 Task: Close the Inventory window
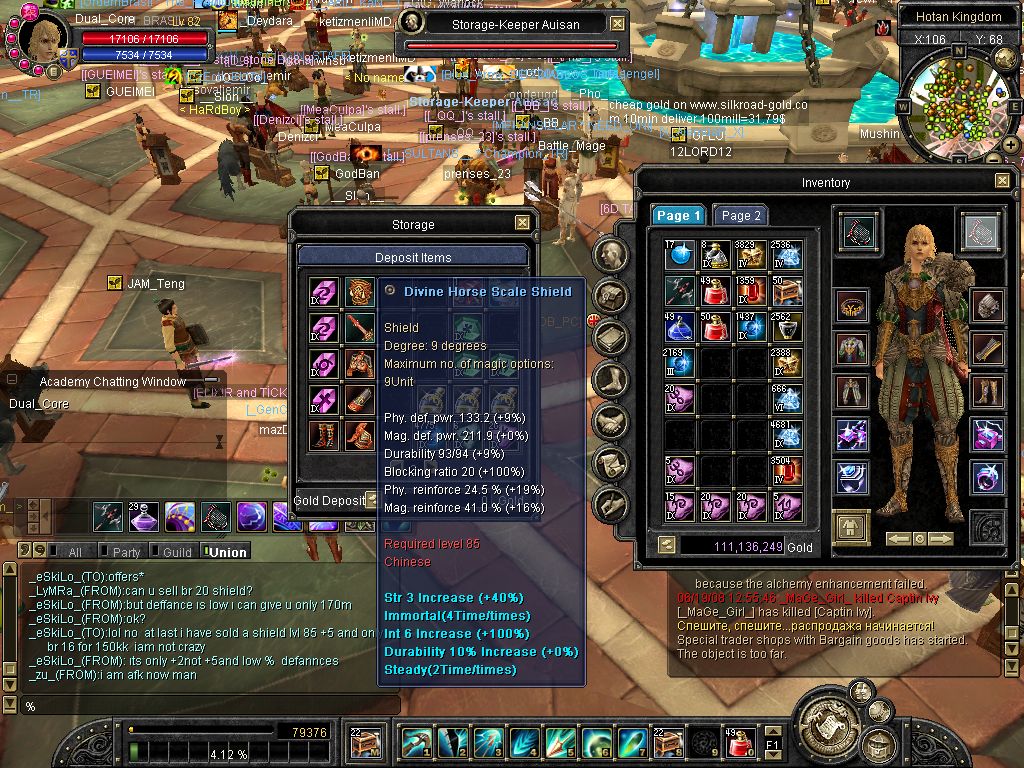1002,181
